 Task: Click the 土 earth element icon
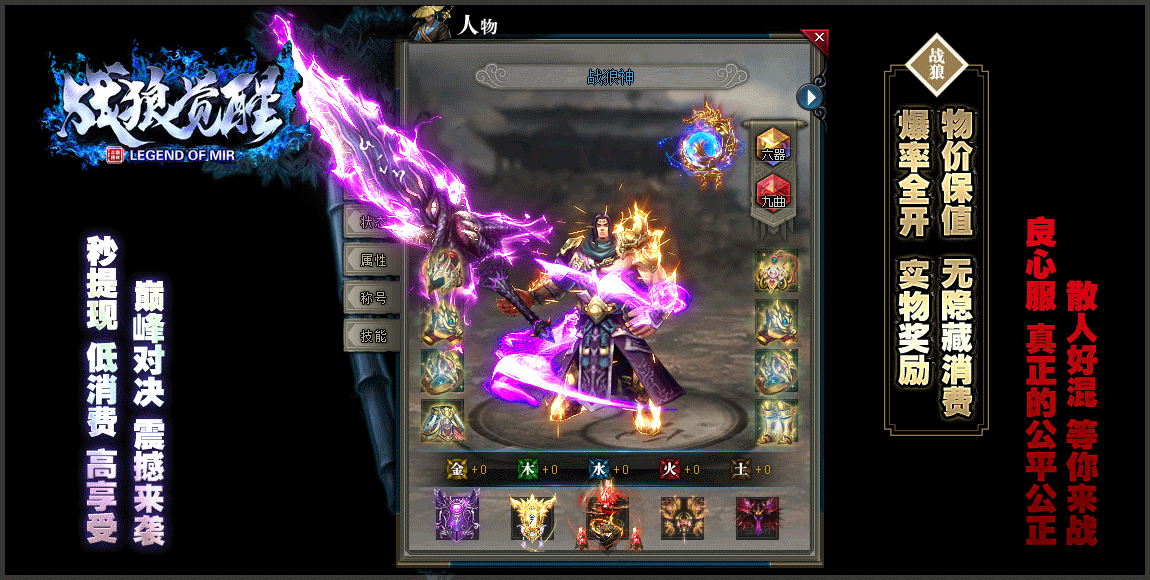pos(741,469)
